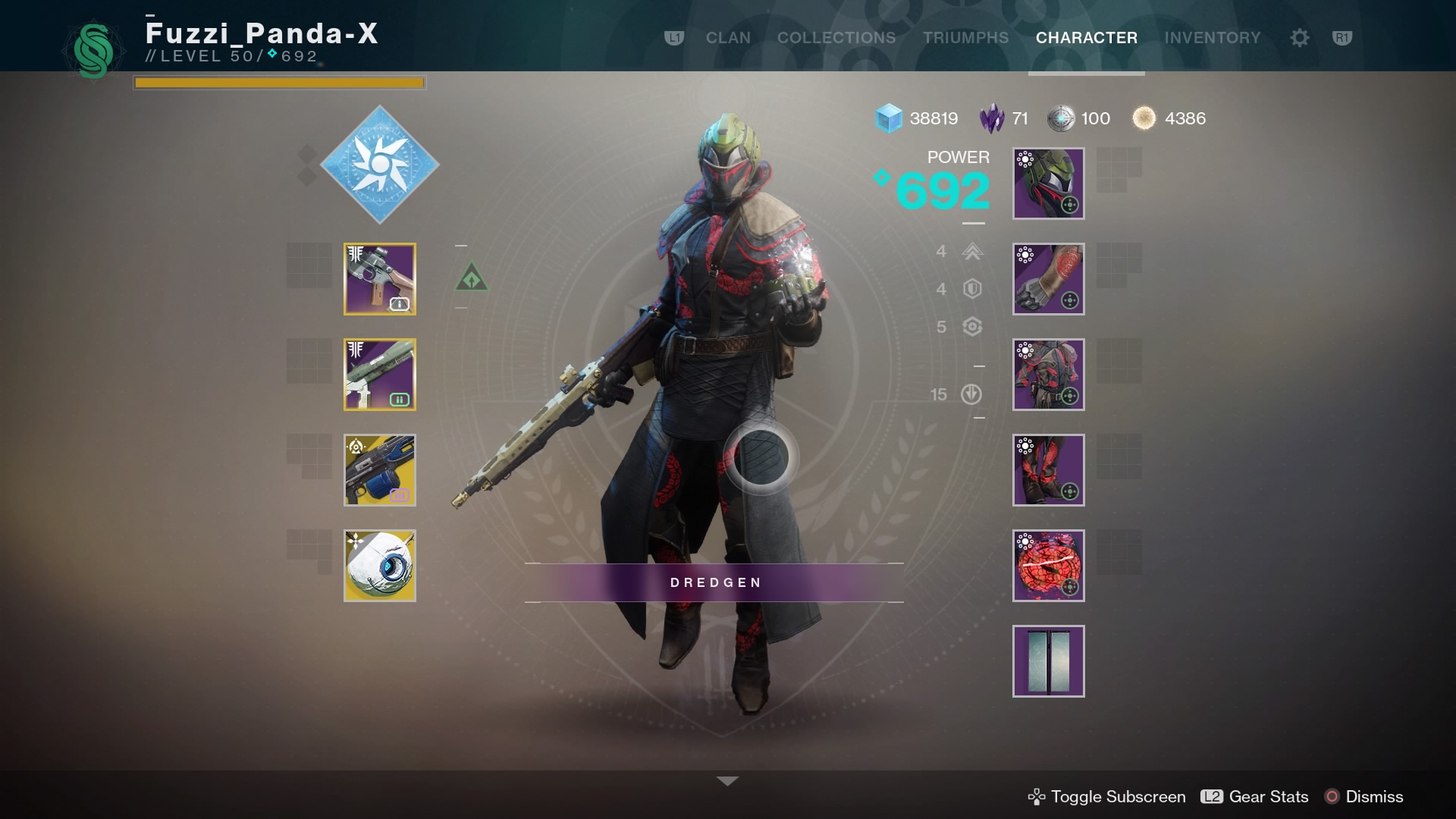Image resolution: width=1456 pixels, height=819 pixels.
Task: Switch to the Clan tab
Action: coord(728,38)
